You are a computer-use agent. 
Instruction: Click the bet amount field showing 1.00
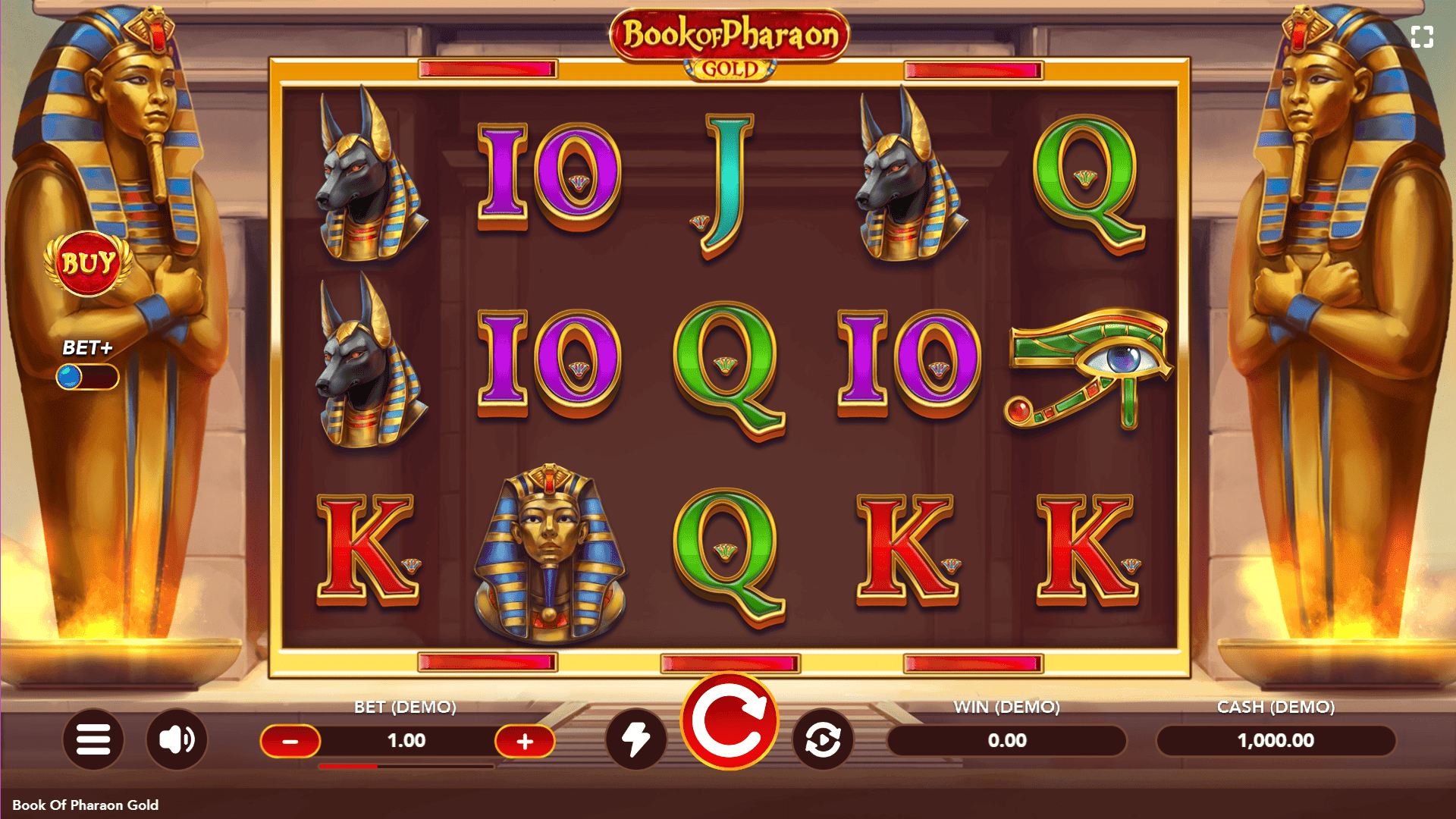tap(408, 740)
